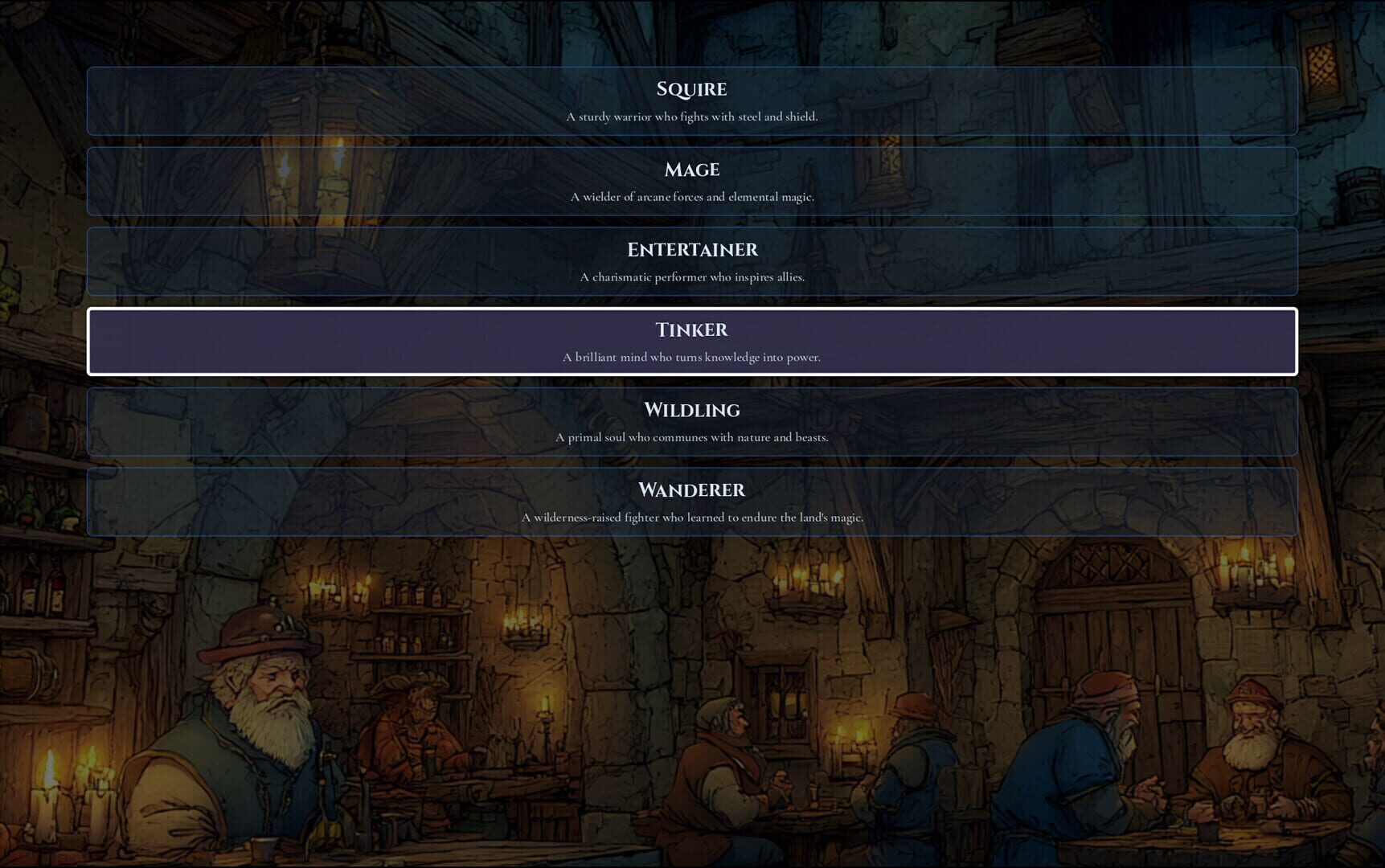Pick the Entertainer class
Image resolution: width=1385 pixels, height=868 pixels.
click(x=691, y=261)
